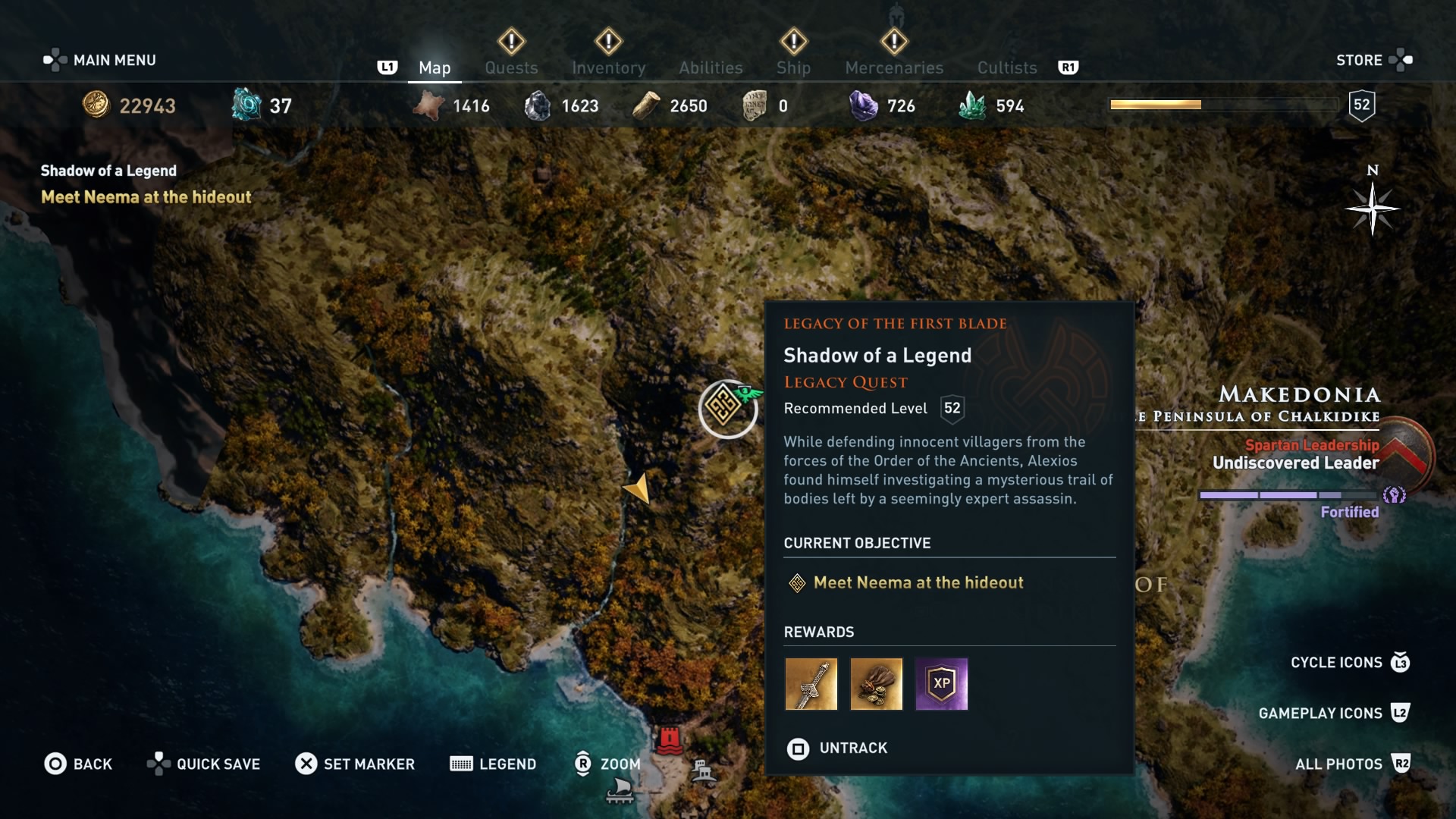This screenshot has height=819, width=1456.
Task: Open the Main Menu
Action: point(112,60)
